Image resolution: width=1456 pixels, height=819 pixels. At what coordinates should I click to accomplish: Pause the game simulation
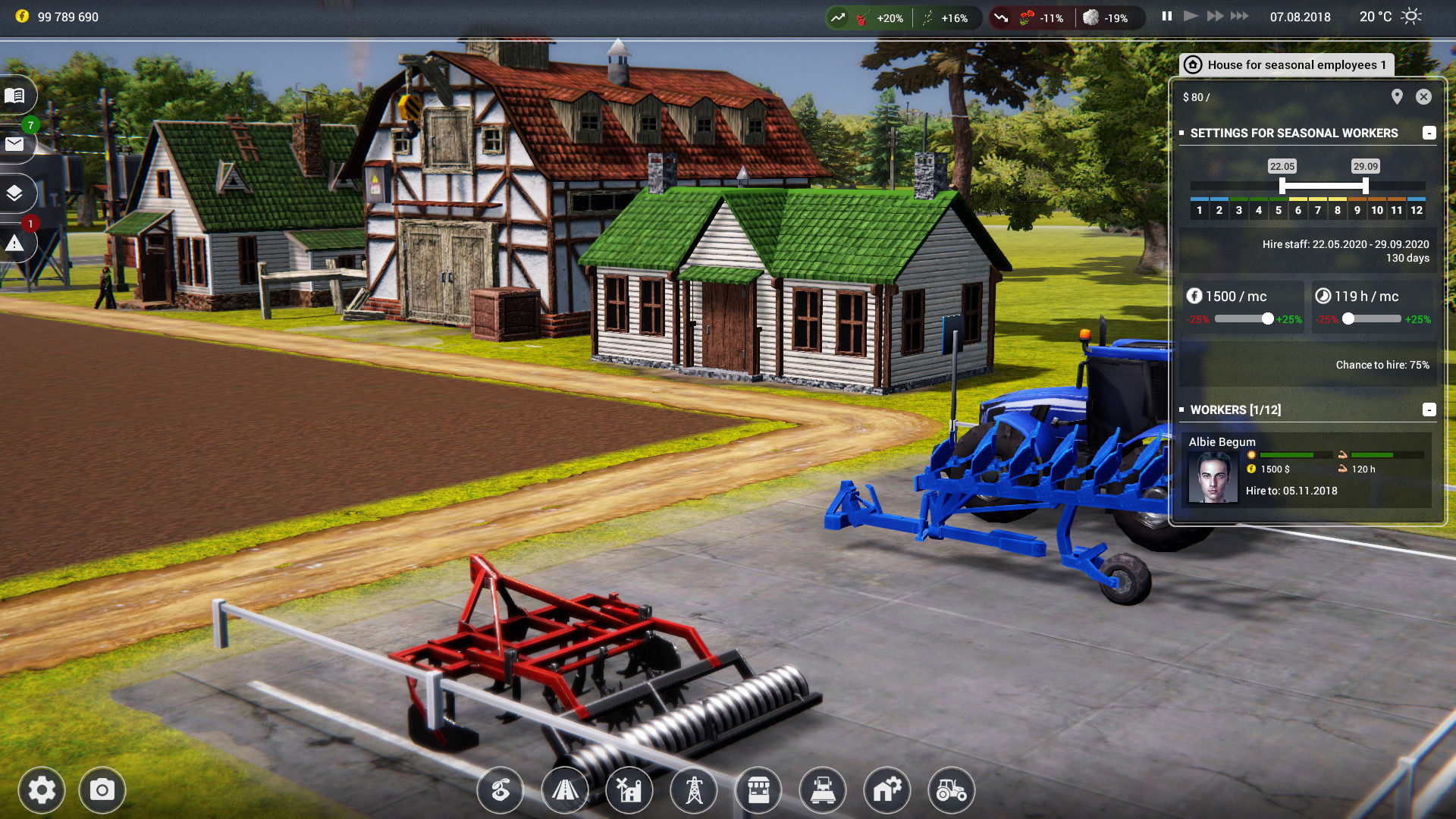pyautogui.click(x=1166, y=14)
